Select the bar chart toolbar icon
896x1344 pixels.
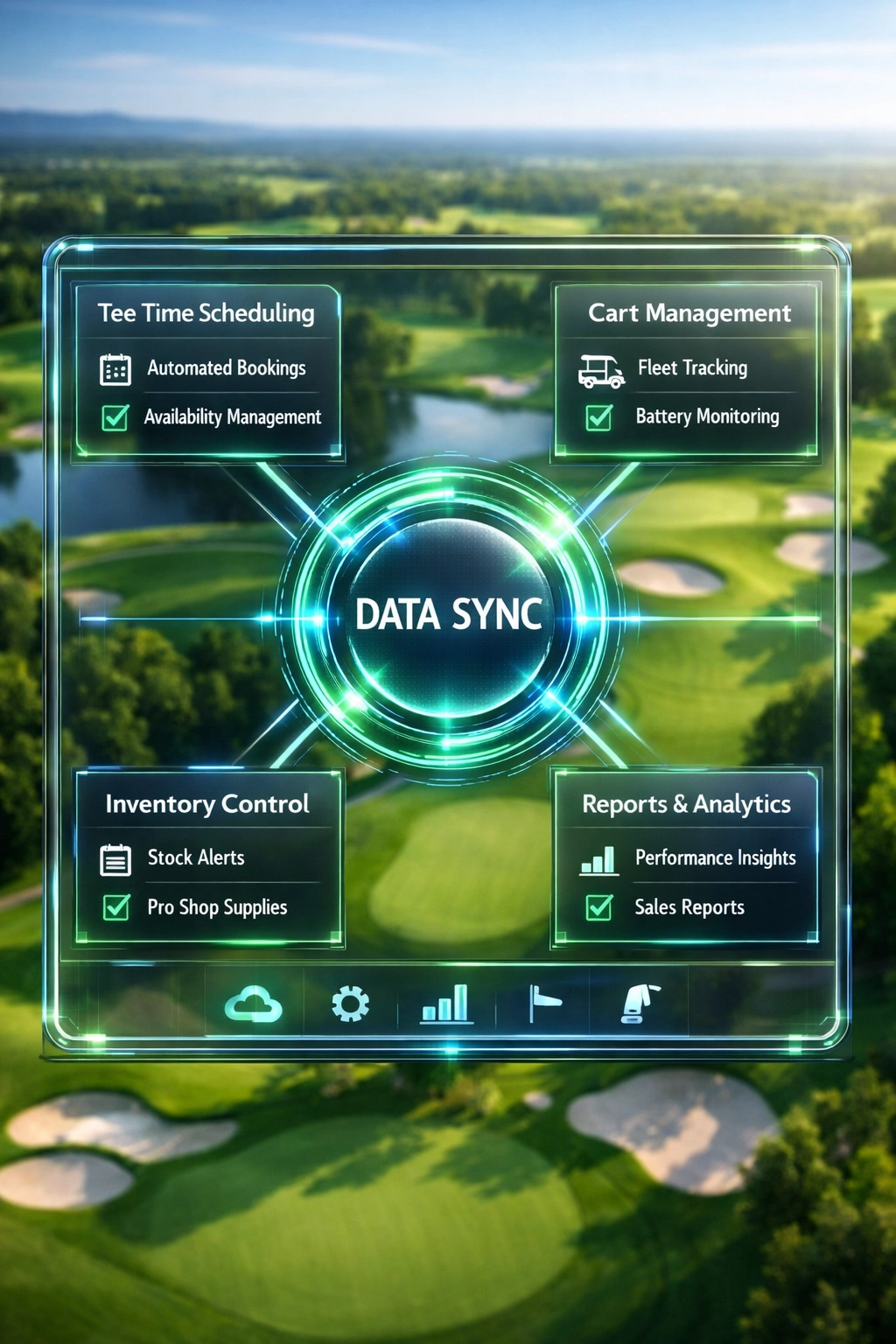pos(446,1004)
